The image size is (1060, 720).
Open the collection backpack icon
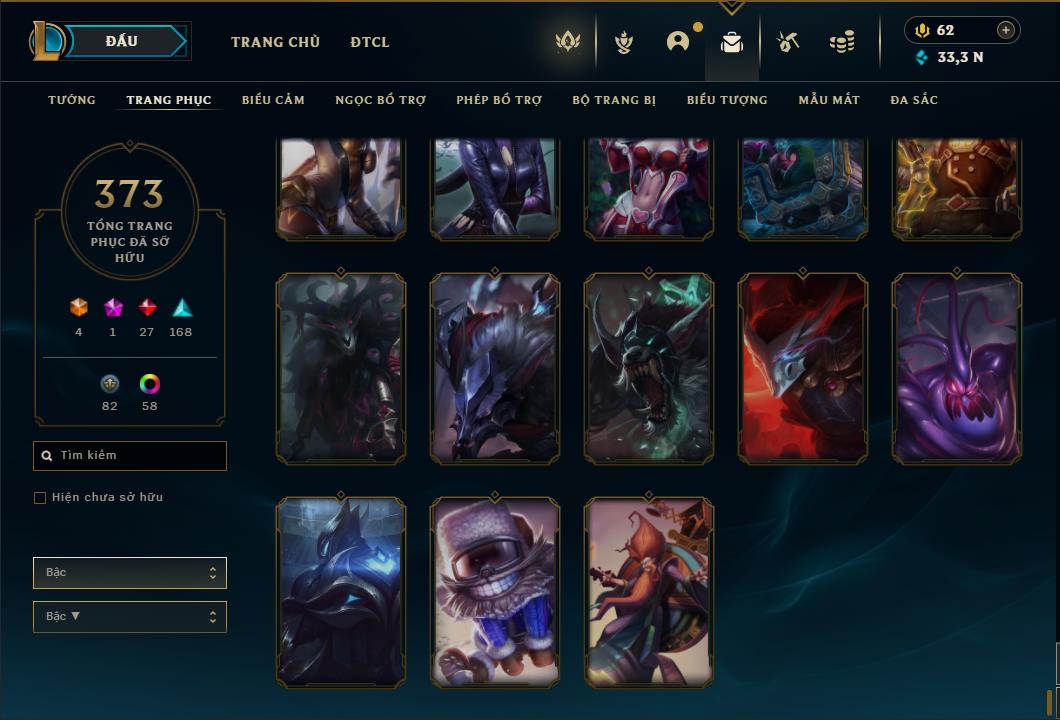point(732,42)
